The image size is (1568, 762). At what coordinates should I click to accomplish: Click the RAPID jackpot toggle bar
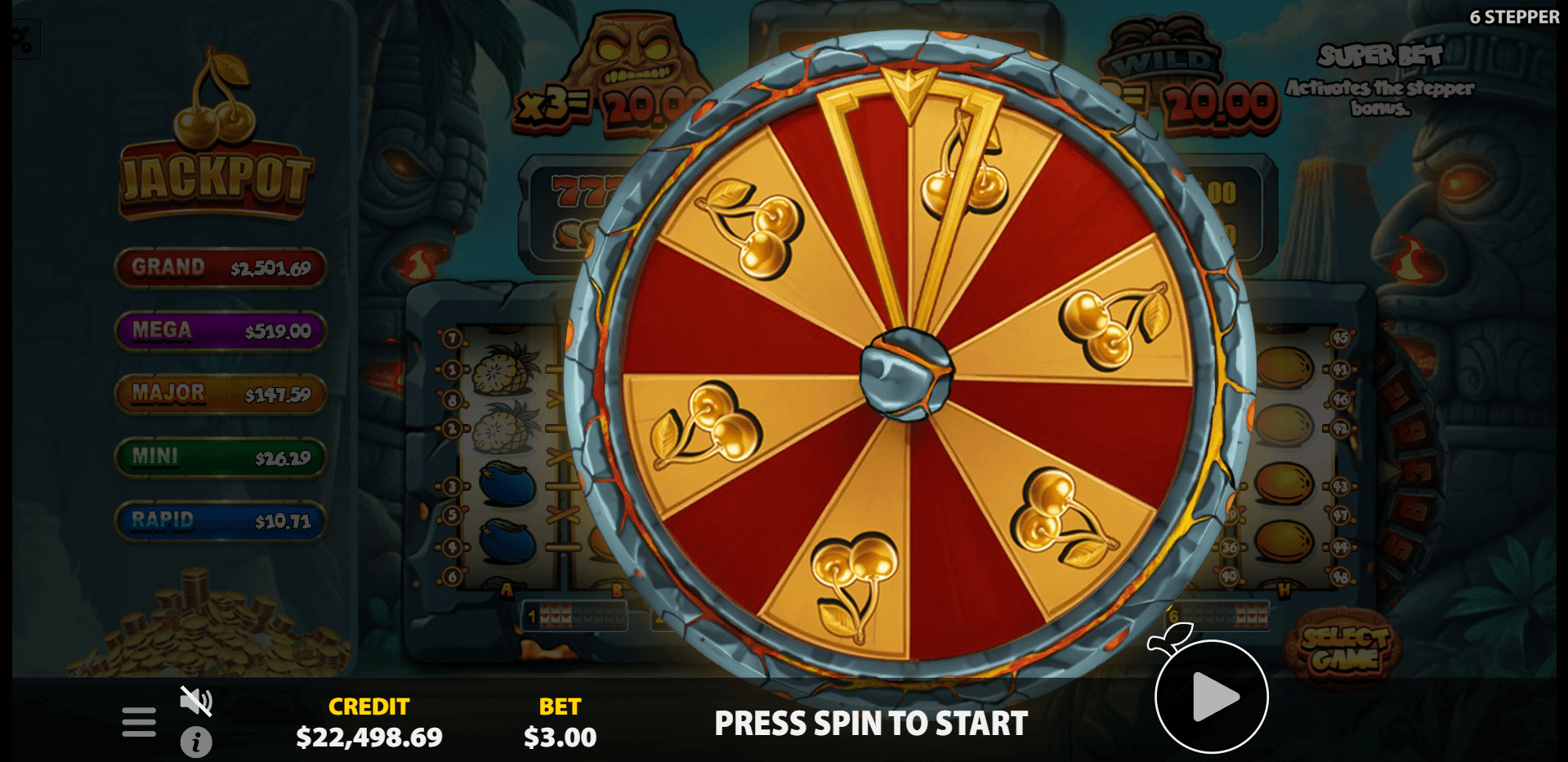(x=221, y=521)
